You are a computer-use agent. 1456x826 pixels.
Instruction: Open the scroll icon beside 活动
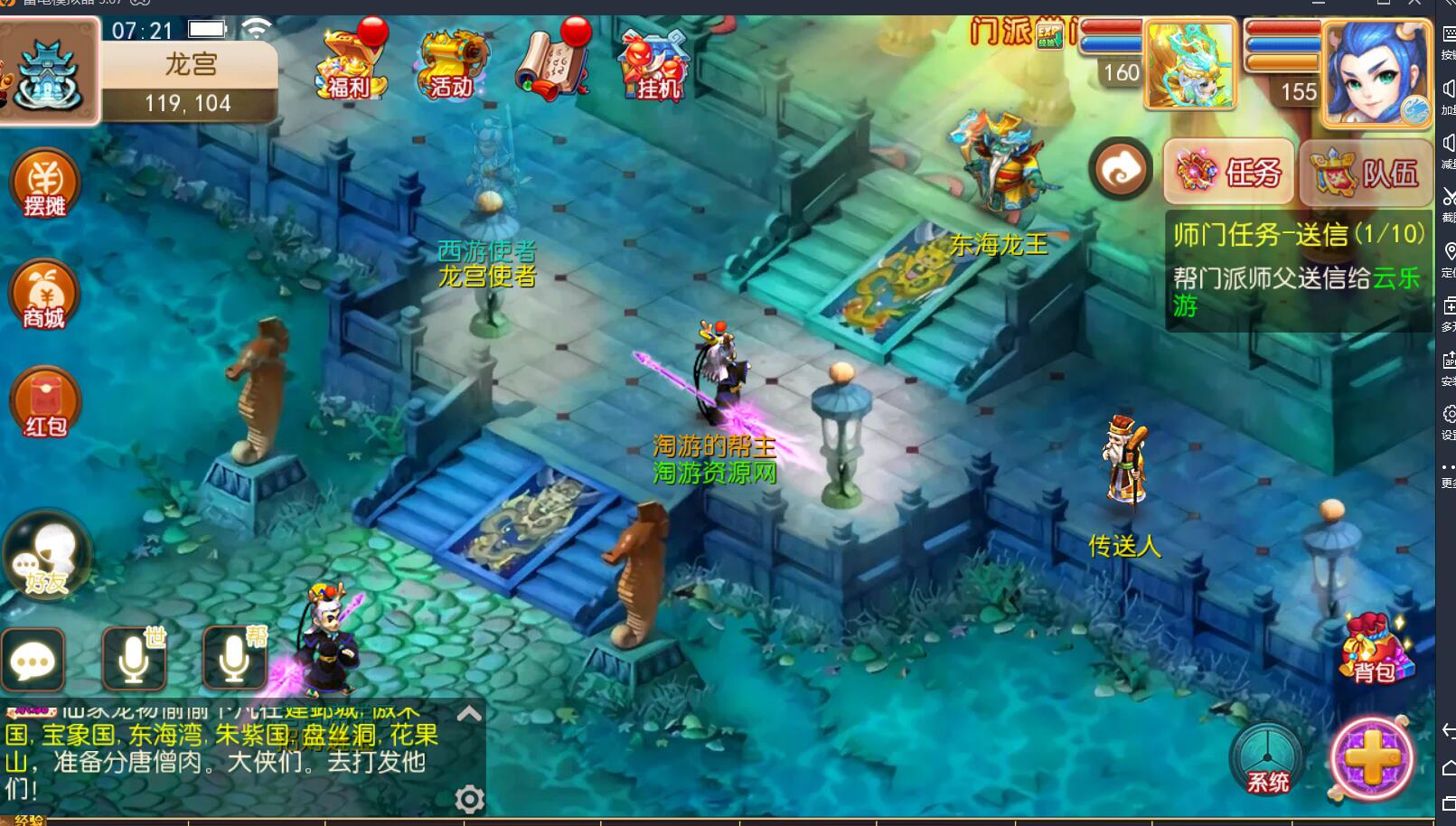(x=552, y=63)
